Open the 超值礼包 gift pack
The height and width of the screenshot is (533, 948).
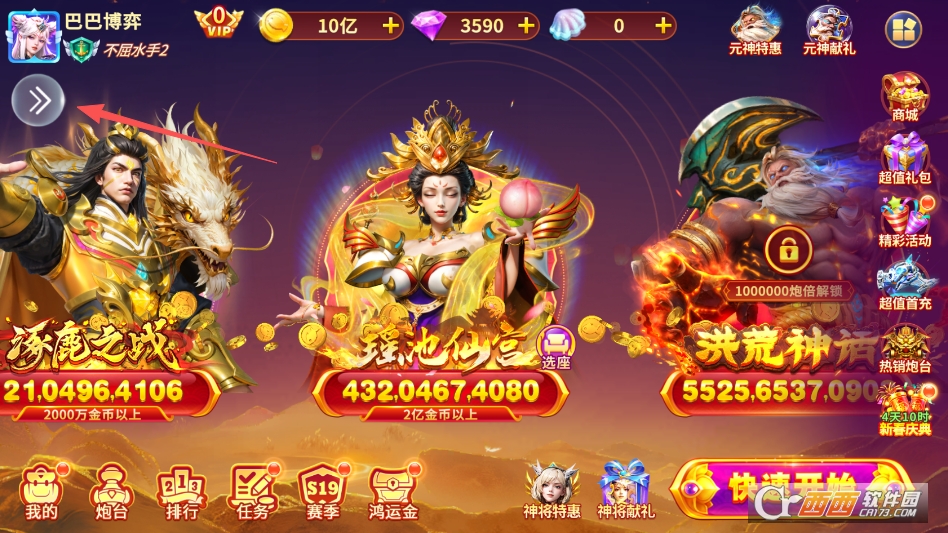point(904,159)
